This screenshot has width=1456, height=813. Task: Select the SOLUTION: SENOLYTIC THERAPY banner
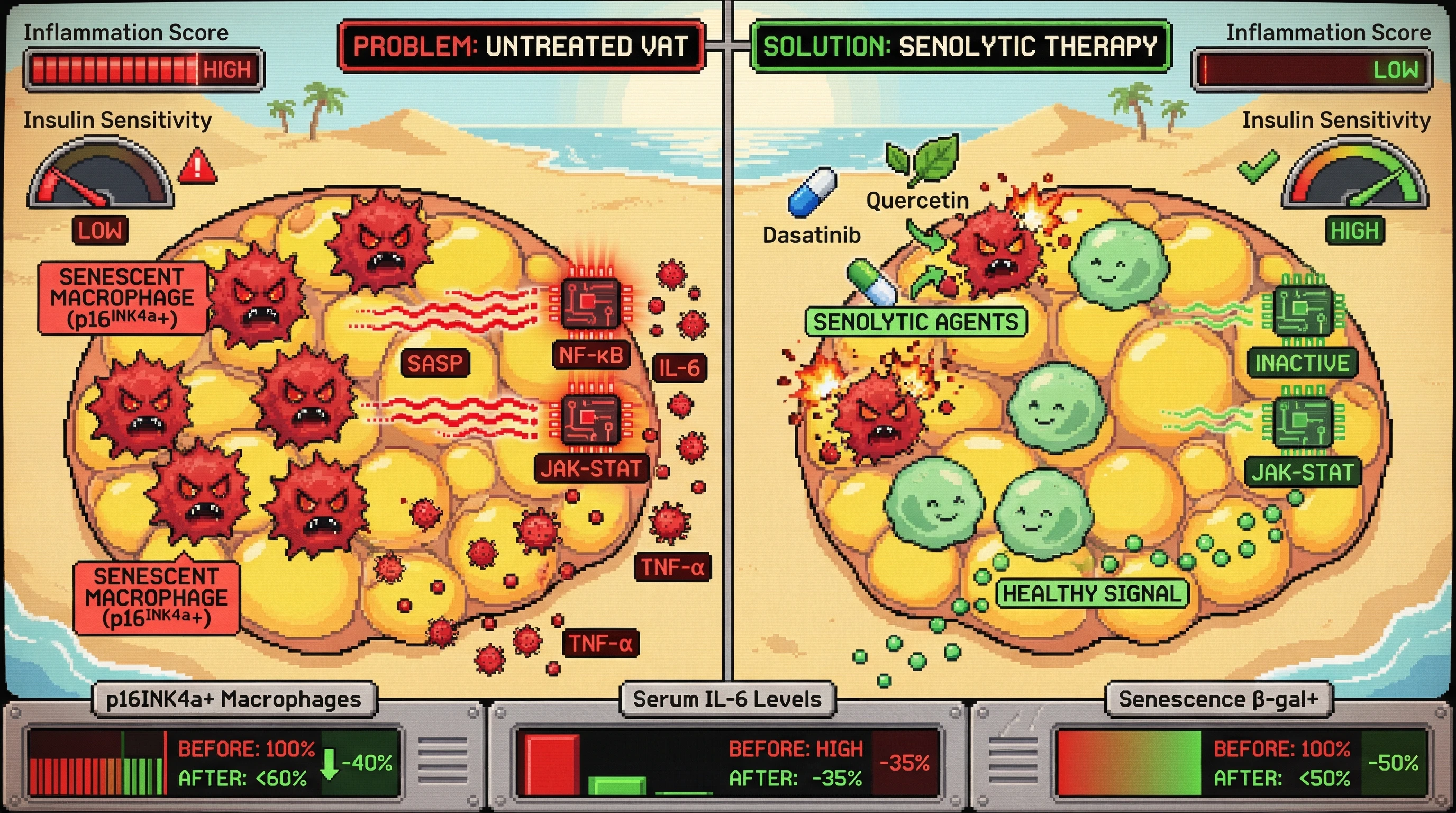(x=960, y=47)
